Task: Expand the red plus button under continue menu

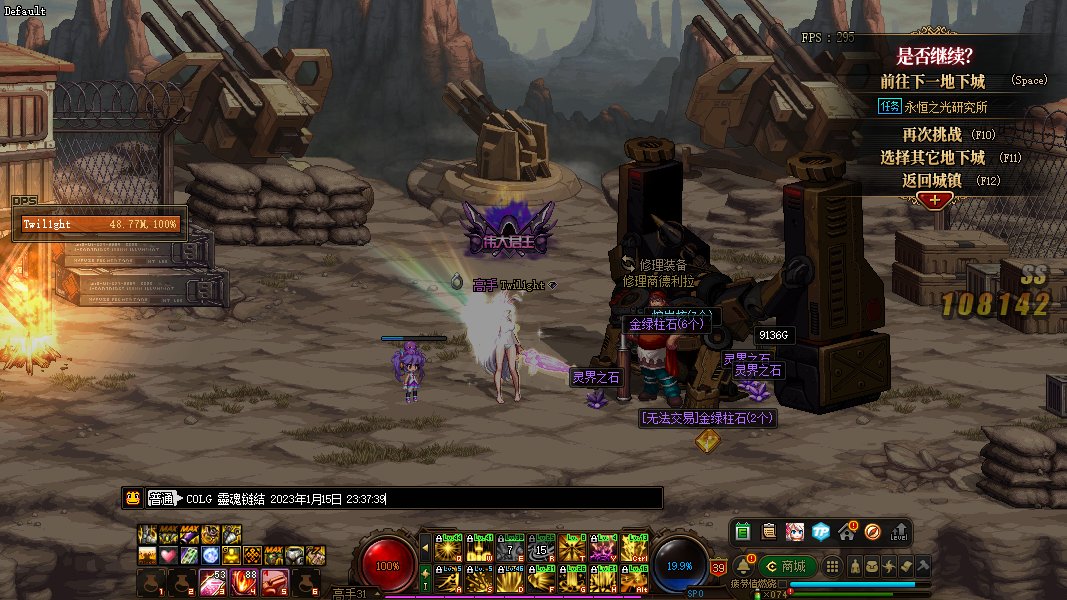Action: [935, 200]
